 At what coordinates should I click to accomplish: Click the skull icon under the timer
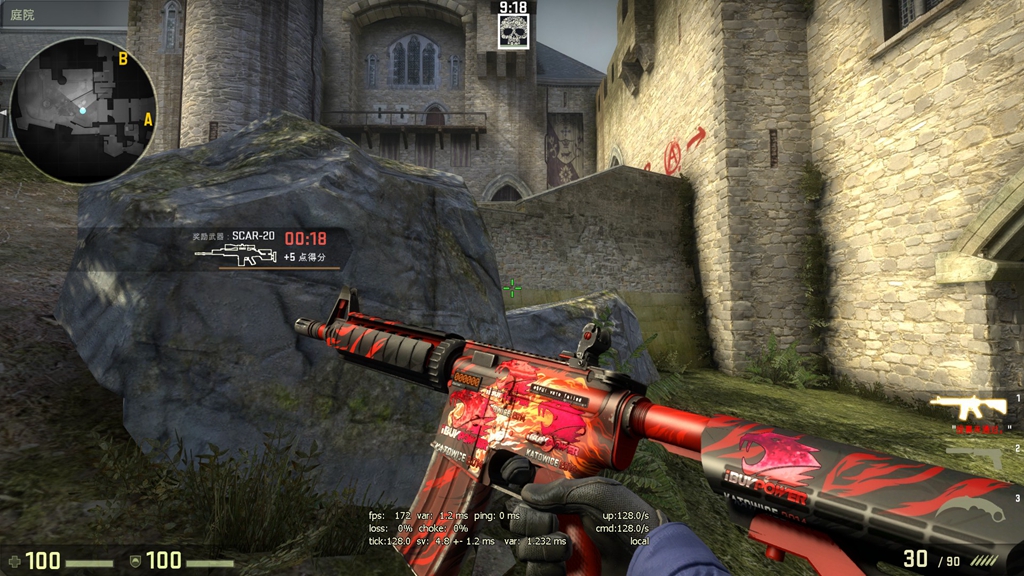point(513,32)
